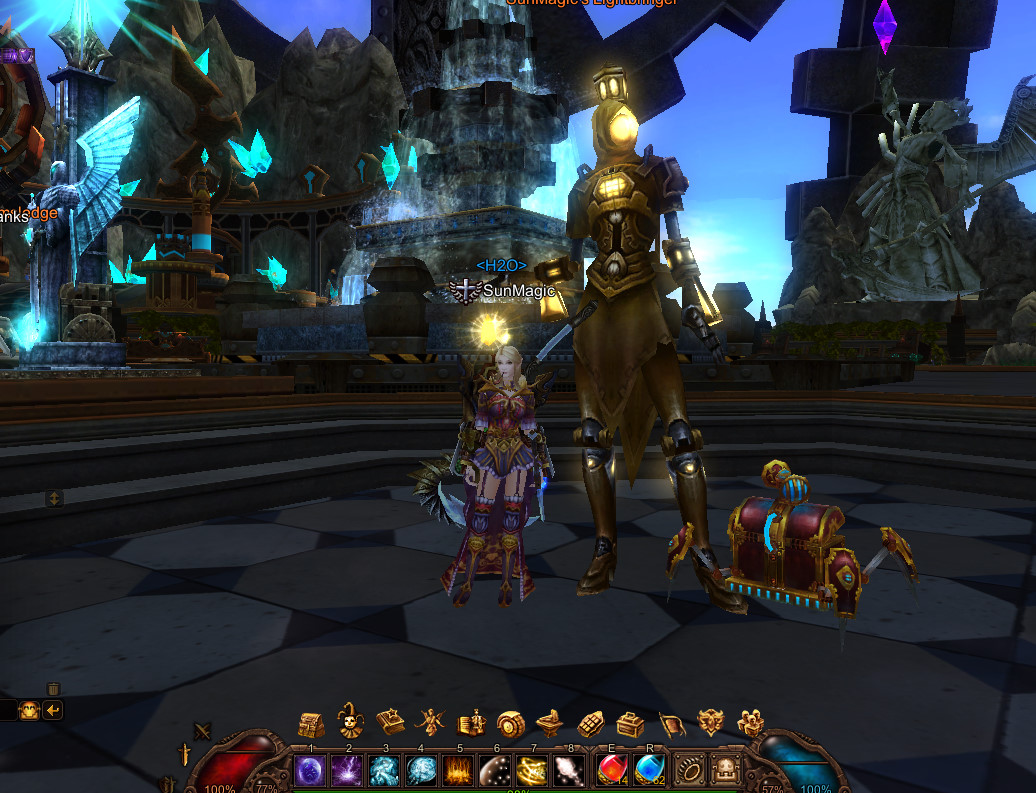Activate the golden swirl skill
The image size is (1036, 793).
tap(531, 770)
